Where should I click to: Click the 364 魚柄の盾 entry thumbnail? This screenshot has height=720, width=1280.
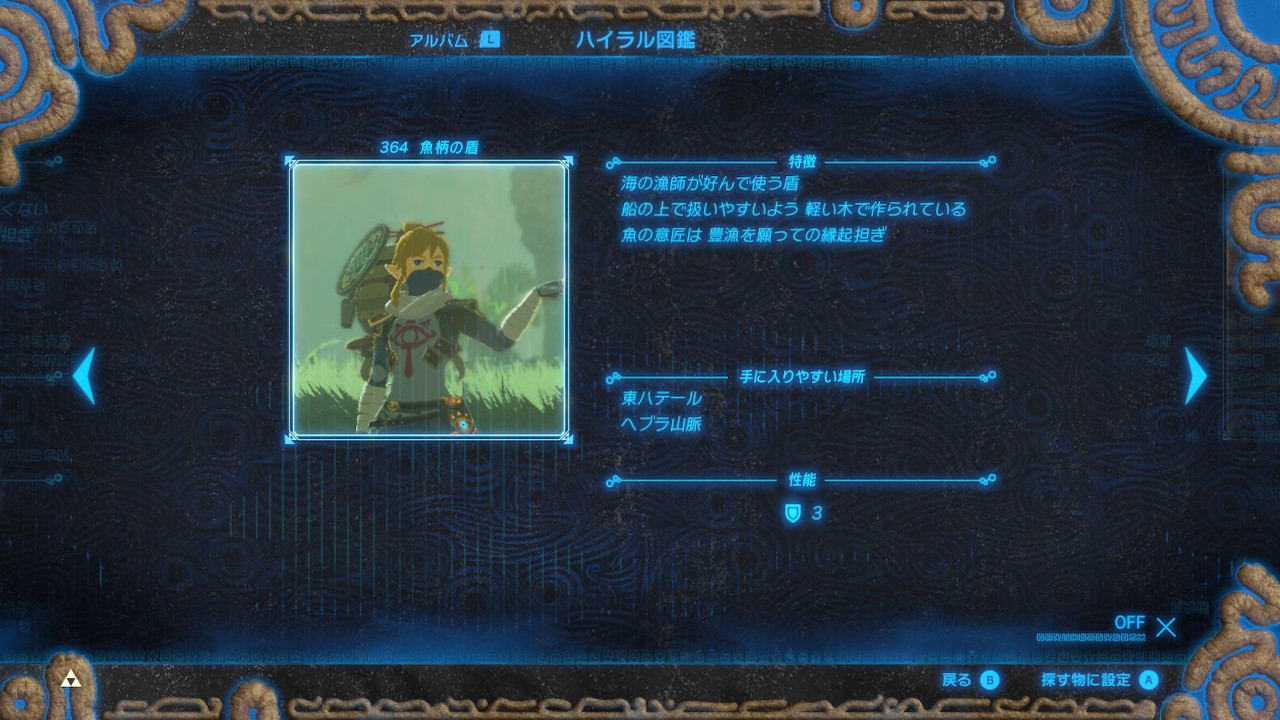[x=430, y=298]
